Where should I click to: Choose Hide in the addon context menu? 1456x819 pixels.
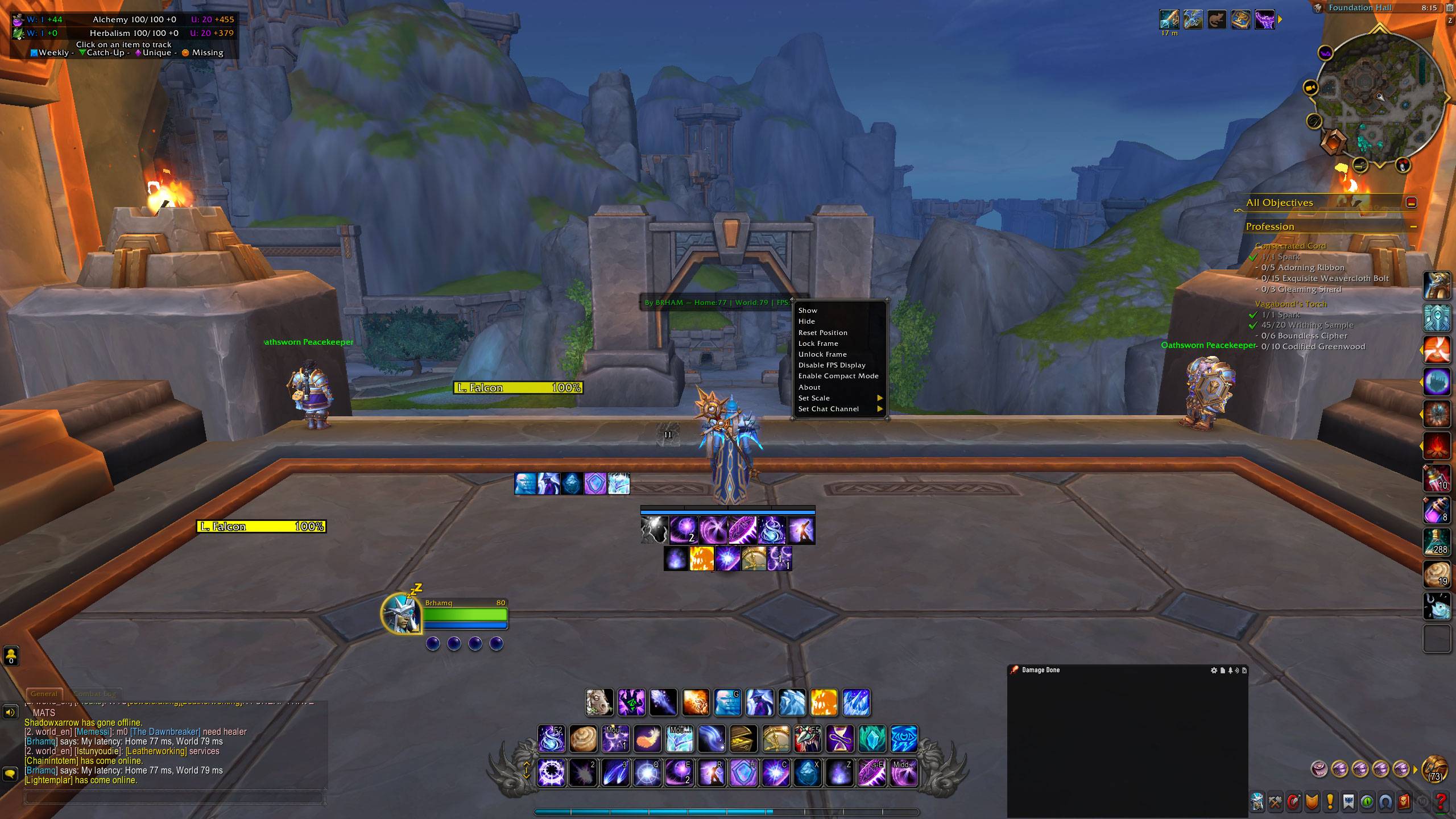pos(806,321)
